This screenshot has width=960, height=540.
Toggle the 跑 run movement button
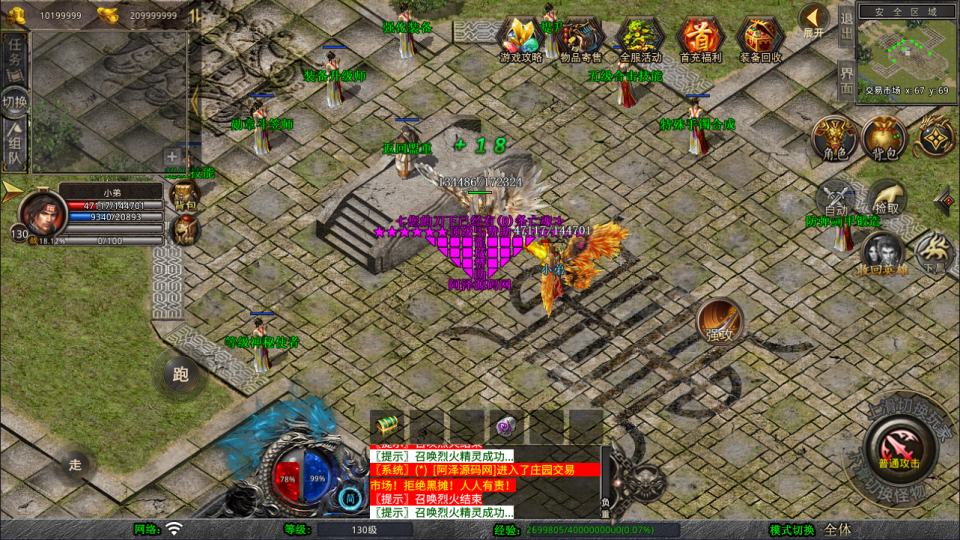[x=181, y=375]
